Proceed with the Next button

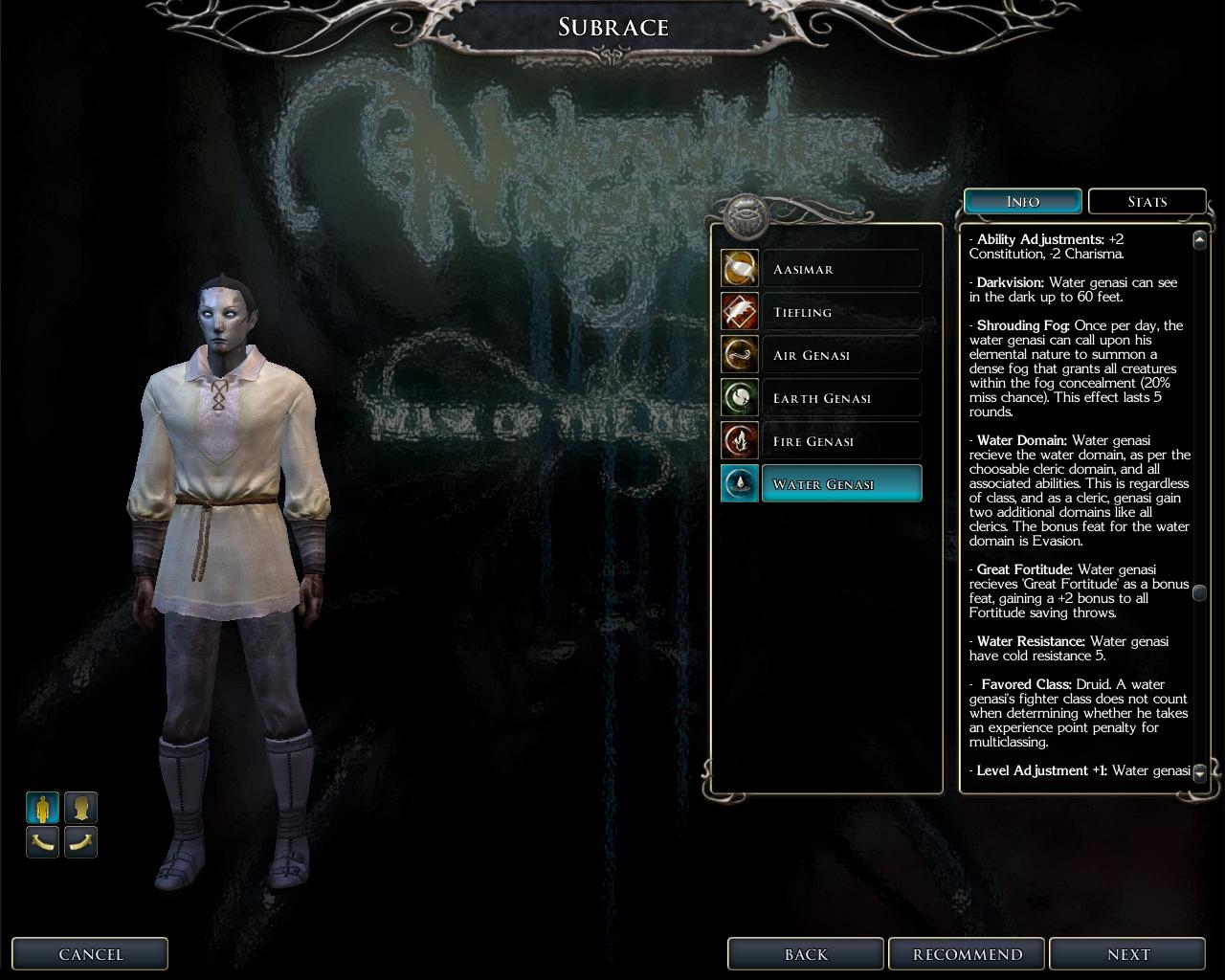tap(1127, 954)
